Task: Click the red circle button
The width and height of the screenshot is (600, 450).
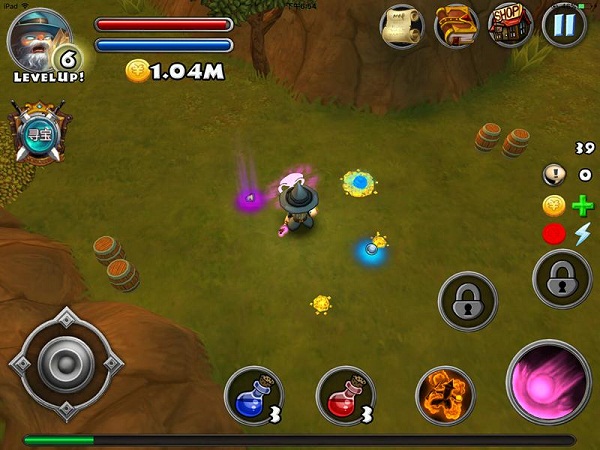Action: point(553,234)
